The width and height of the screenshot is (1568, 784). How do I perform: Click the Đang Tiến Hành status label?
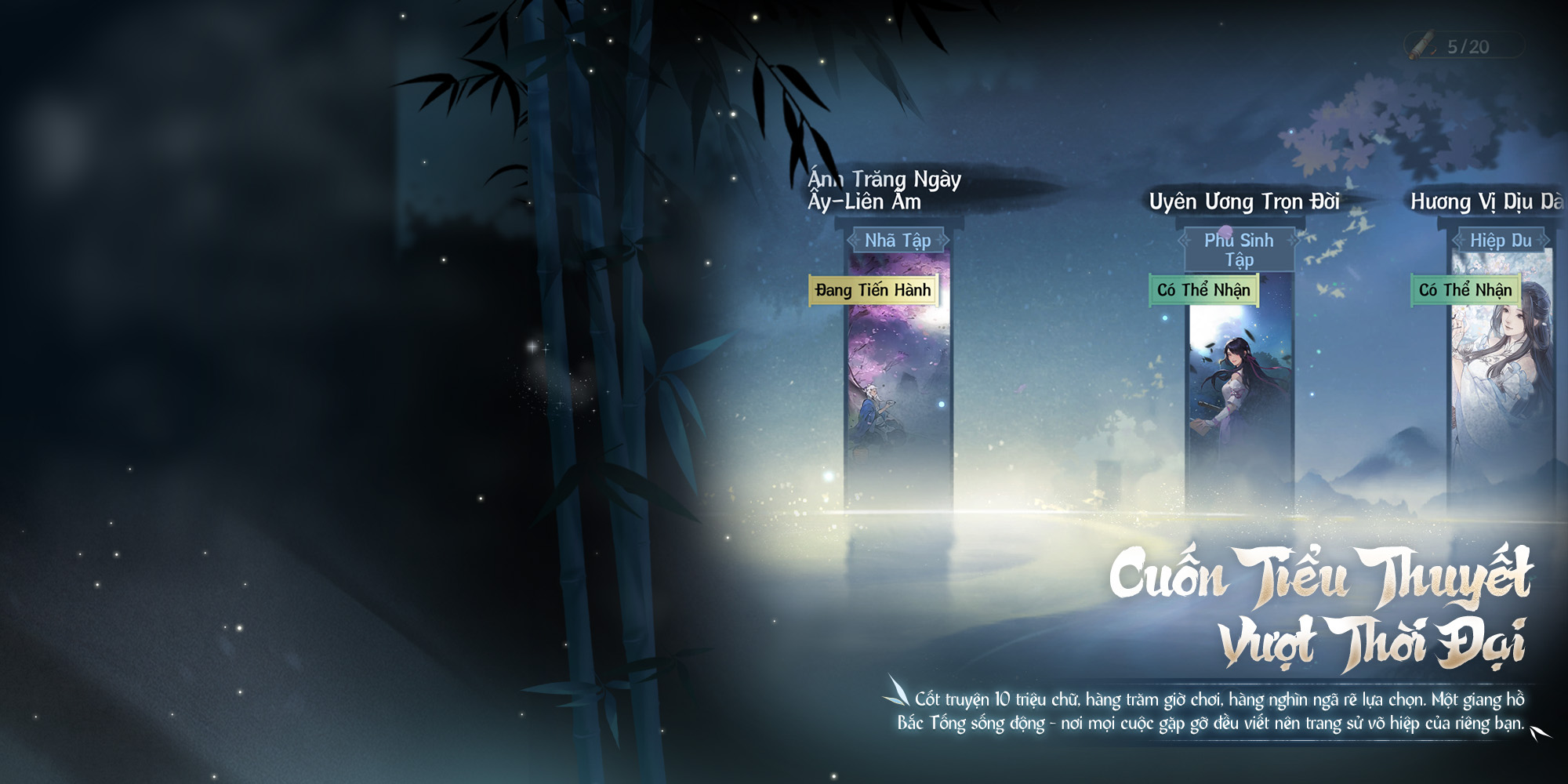873,290
